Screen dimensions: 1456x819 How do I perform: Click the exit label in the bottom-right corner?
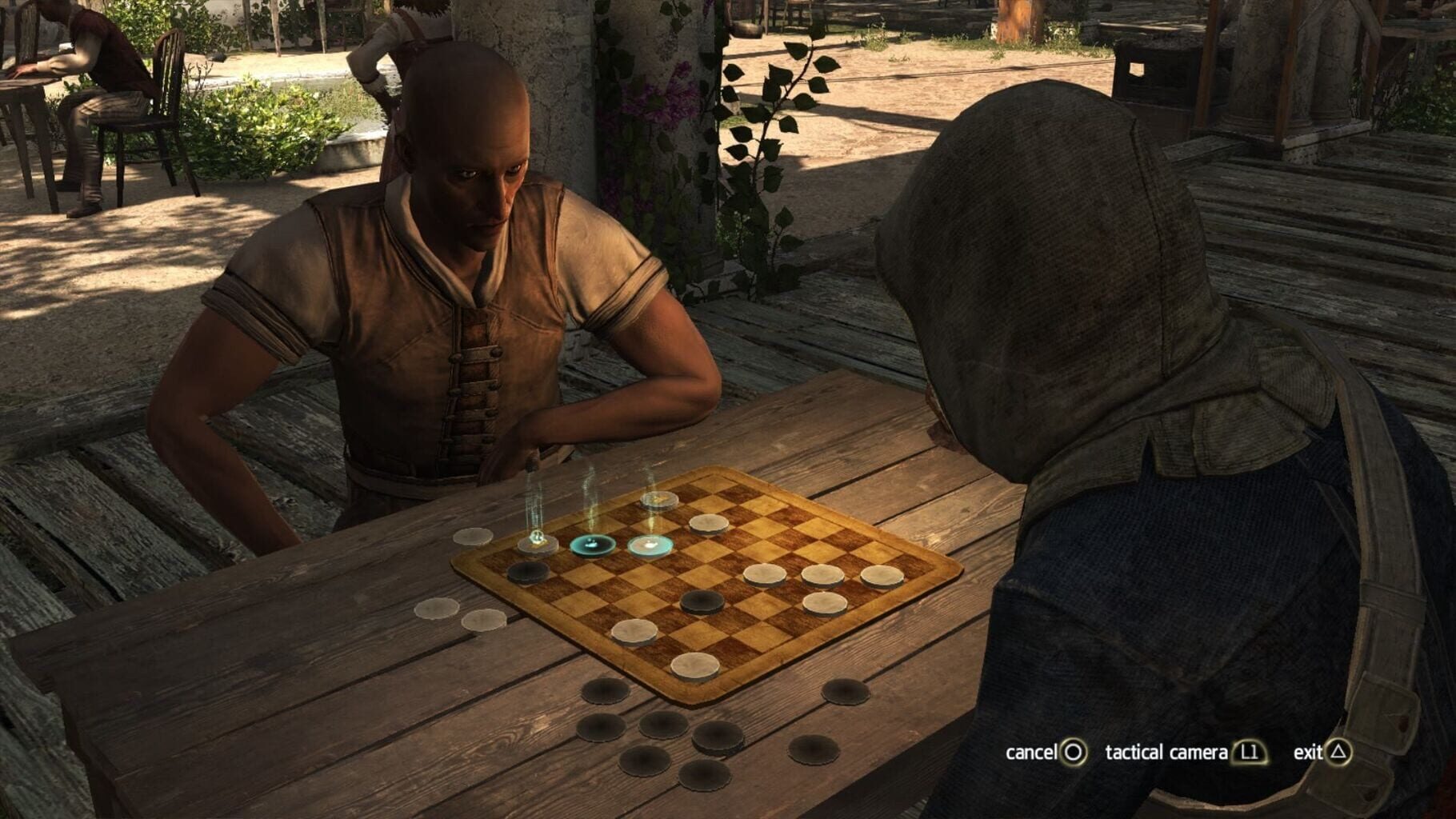1308,753
